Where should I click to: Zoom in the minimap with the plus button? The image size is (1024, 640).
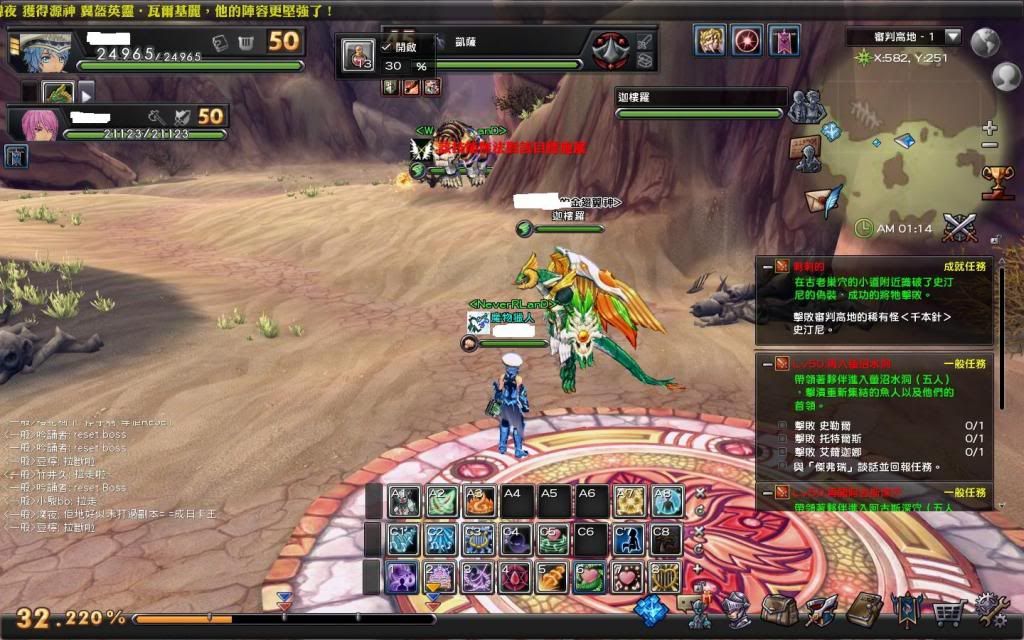tap(989, 128)
